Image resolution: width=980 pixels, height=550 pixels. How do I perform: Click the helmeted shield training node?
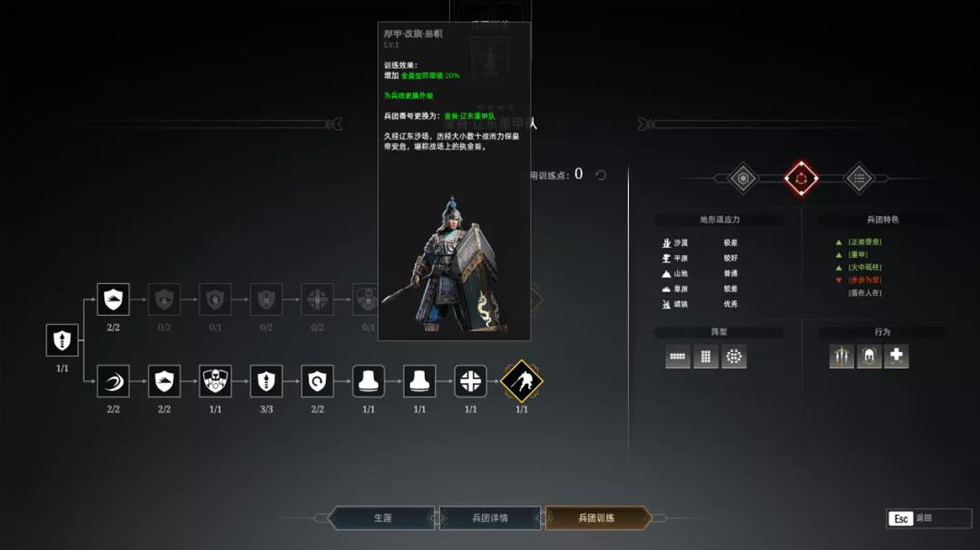[215, 381]
